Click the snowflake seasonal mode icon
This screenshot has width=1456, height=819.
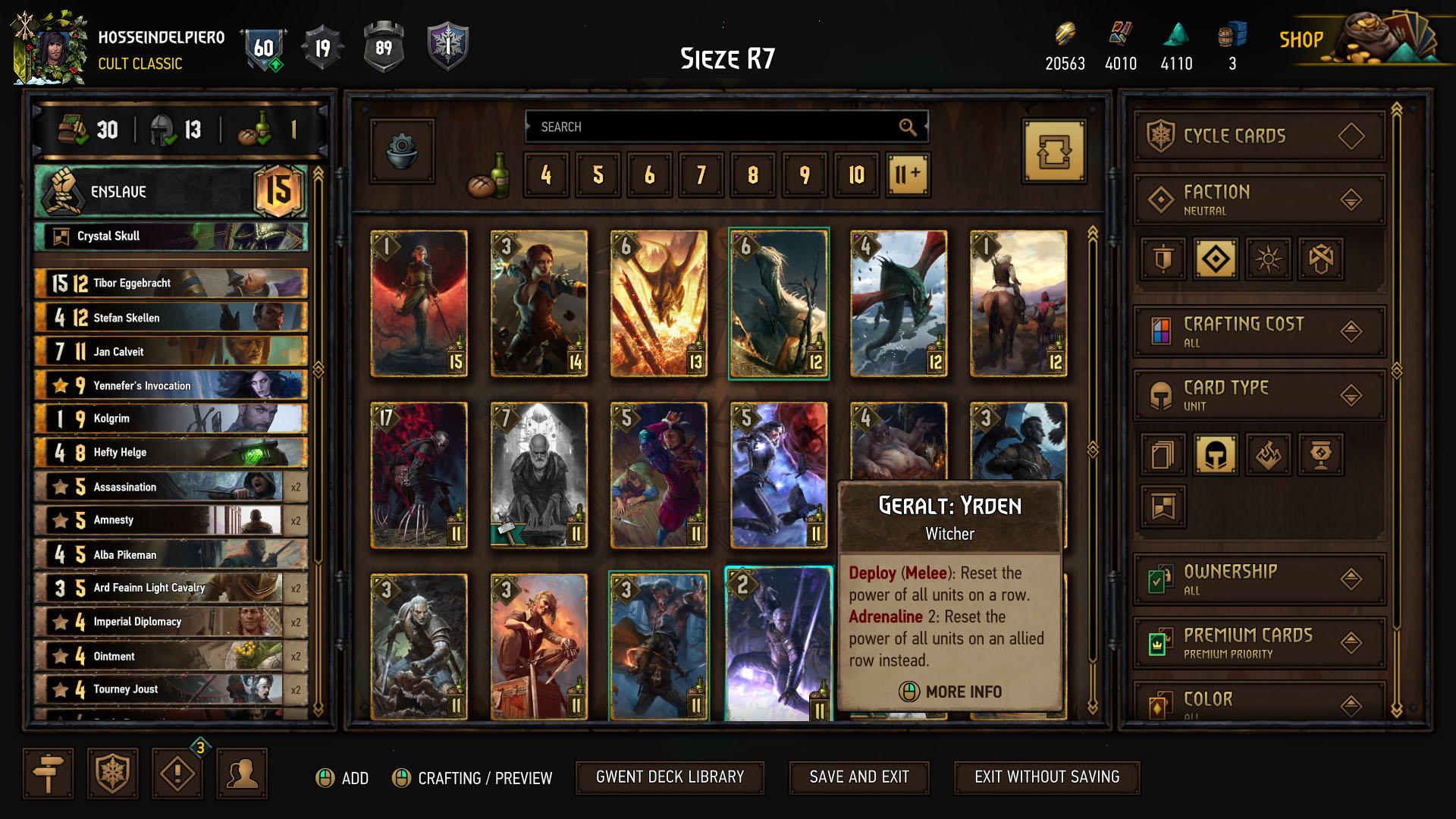pos(111,773)
